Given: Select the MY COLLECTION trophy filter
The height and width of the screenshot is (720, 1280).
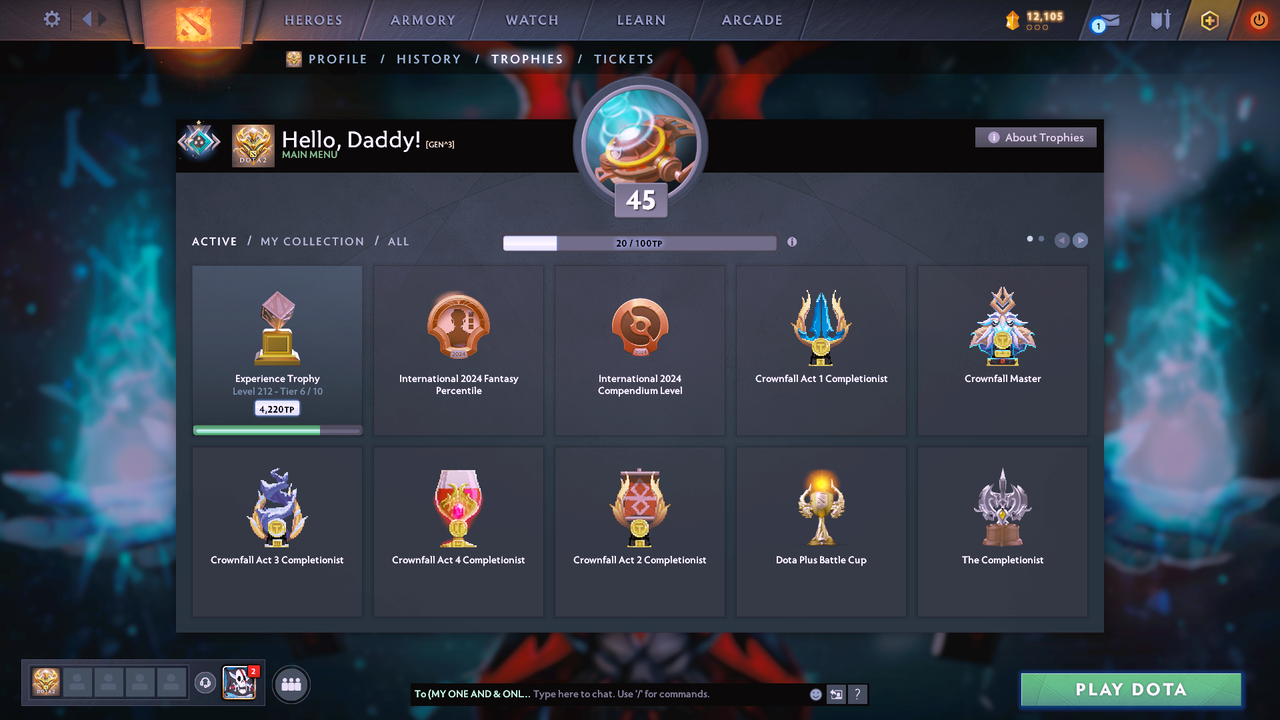Looking at the screenshot, I should pyautogui.click(x=312, y=241).
